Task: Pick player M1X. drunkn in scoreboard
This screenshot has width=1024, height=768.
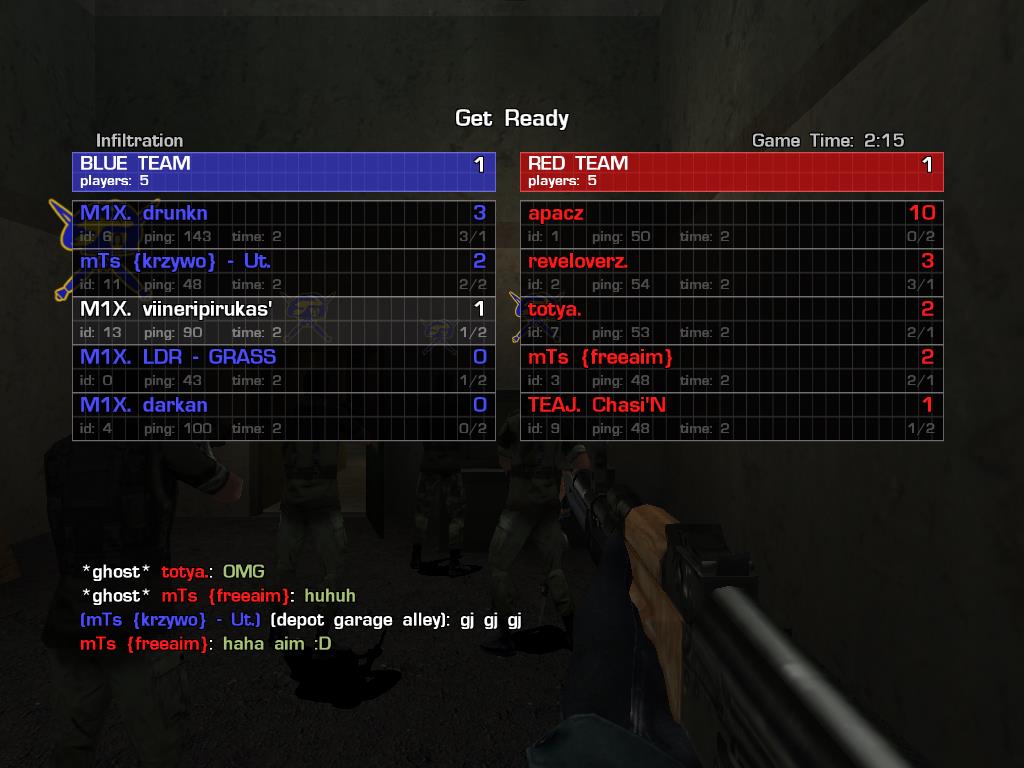Action: pyautogui.click(x=284, y=224)
